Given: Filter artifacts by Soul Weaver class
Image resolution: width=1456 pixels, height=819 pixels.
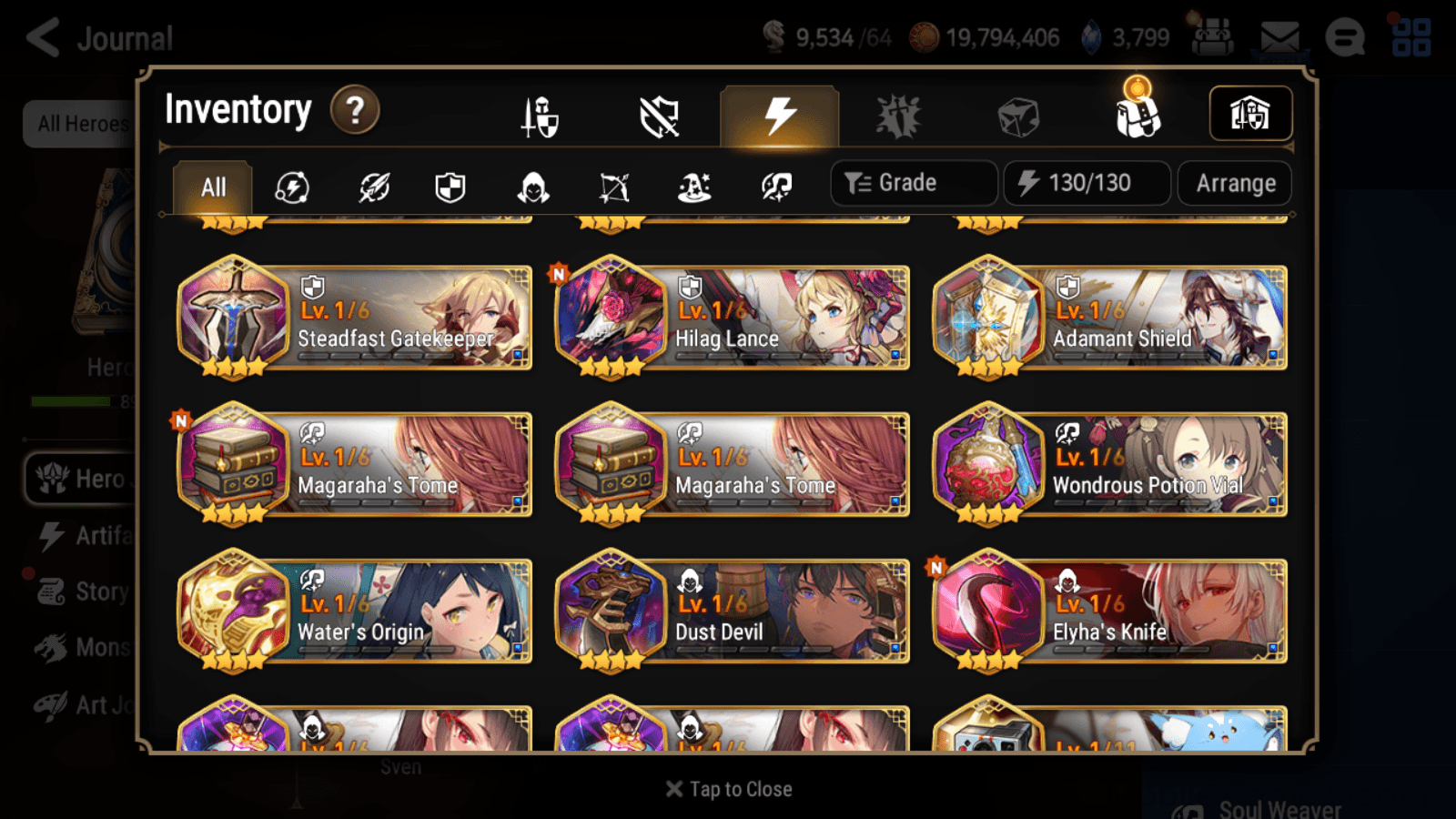Looking at the screenshot, I should point(774,187).
